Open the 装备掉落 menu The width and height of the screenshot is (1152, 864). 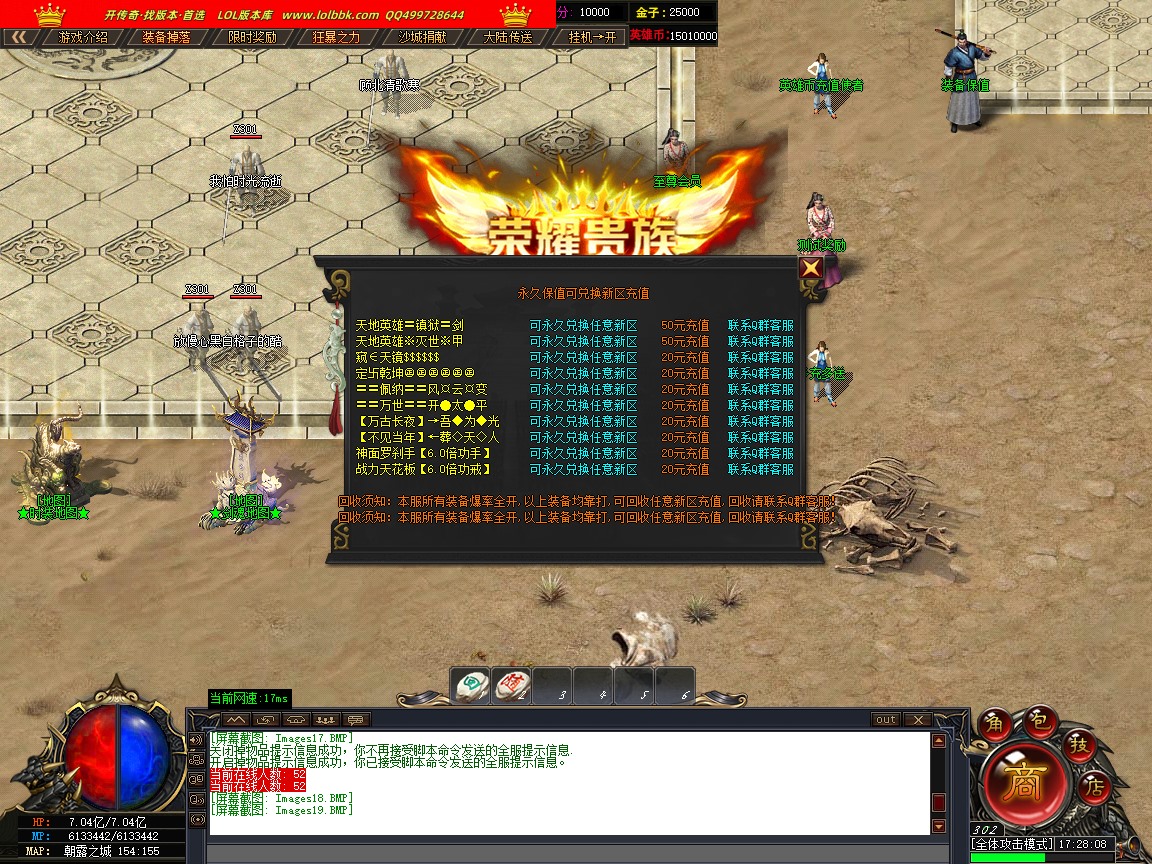point(167,37)
